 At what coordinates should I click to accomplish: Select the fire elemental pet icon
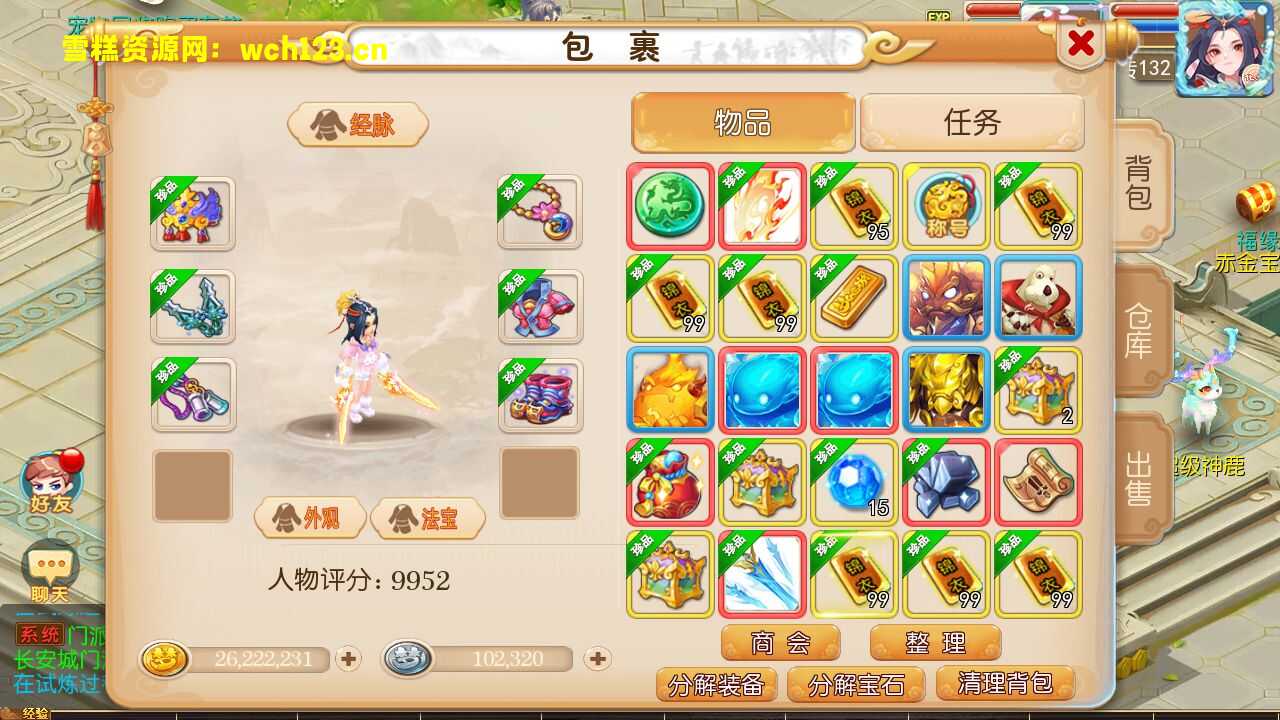(x=669, y=391)
